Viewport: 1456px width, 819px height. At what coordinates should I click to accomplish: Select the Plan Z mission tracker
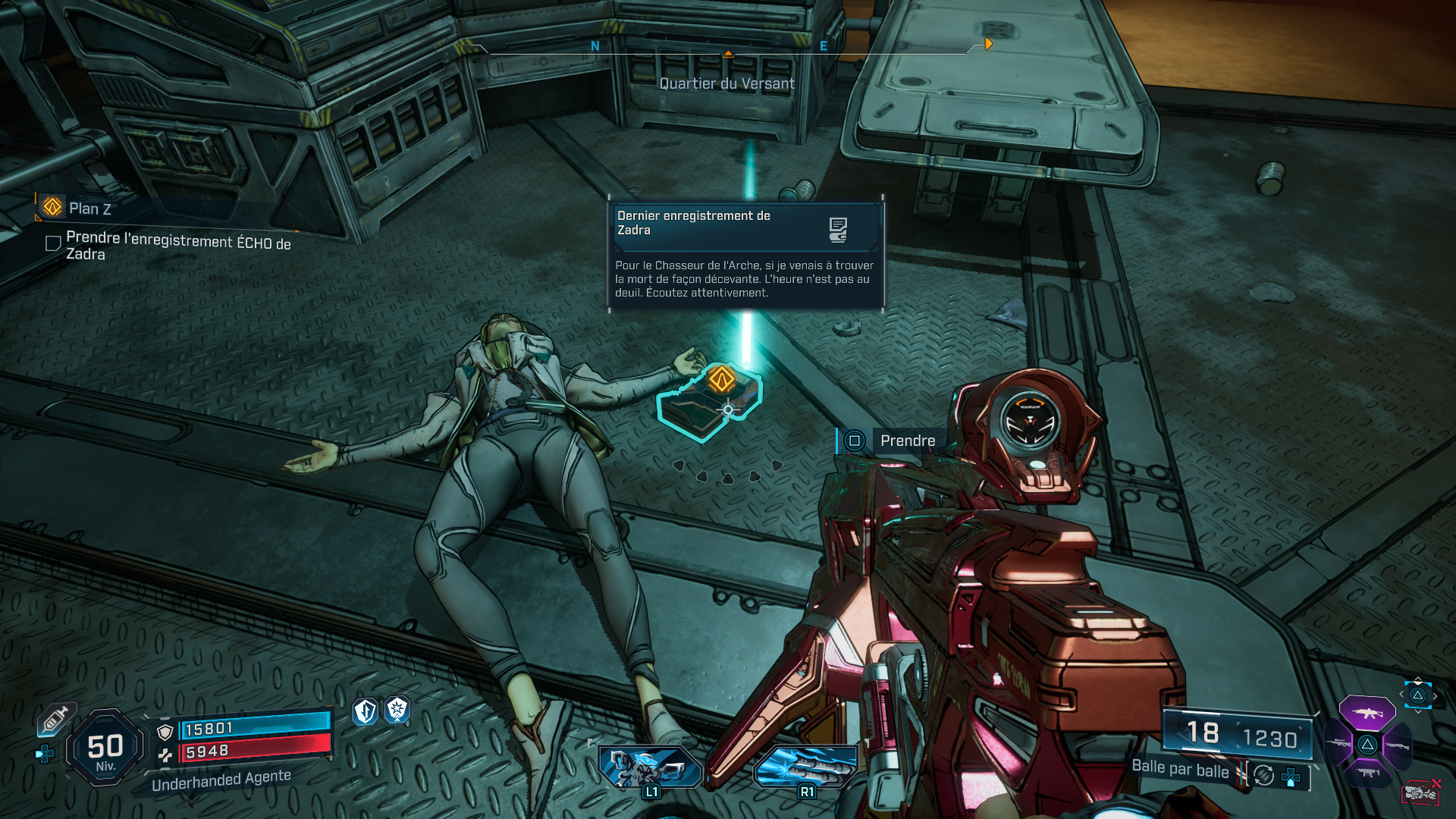pos(89,208)
